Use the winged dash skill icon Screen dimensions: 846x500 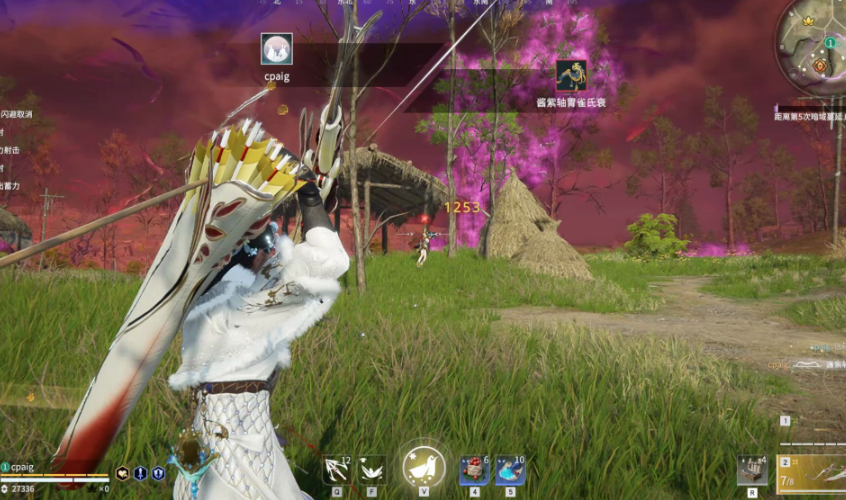[x=373, y=468]
